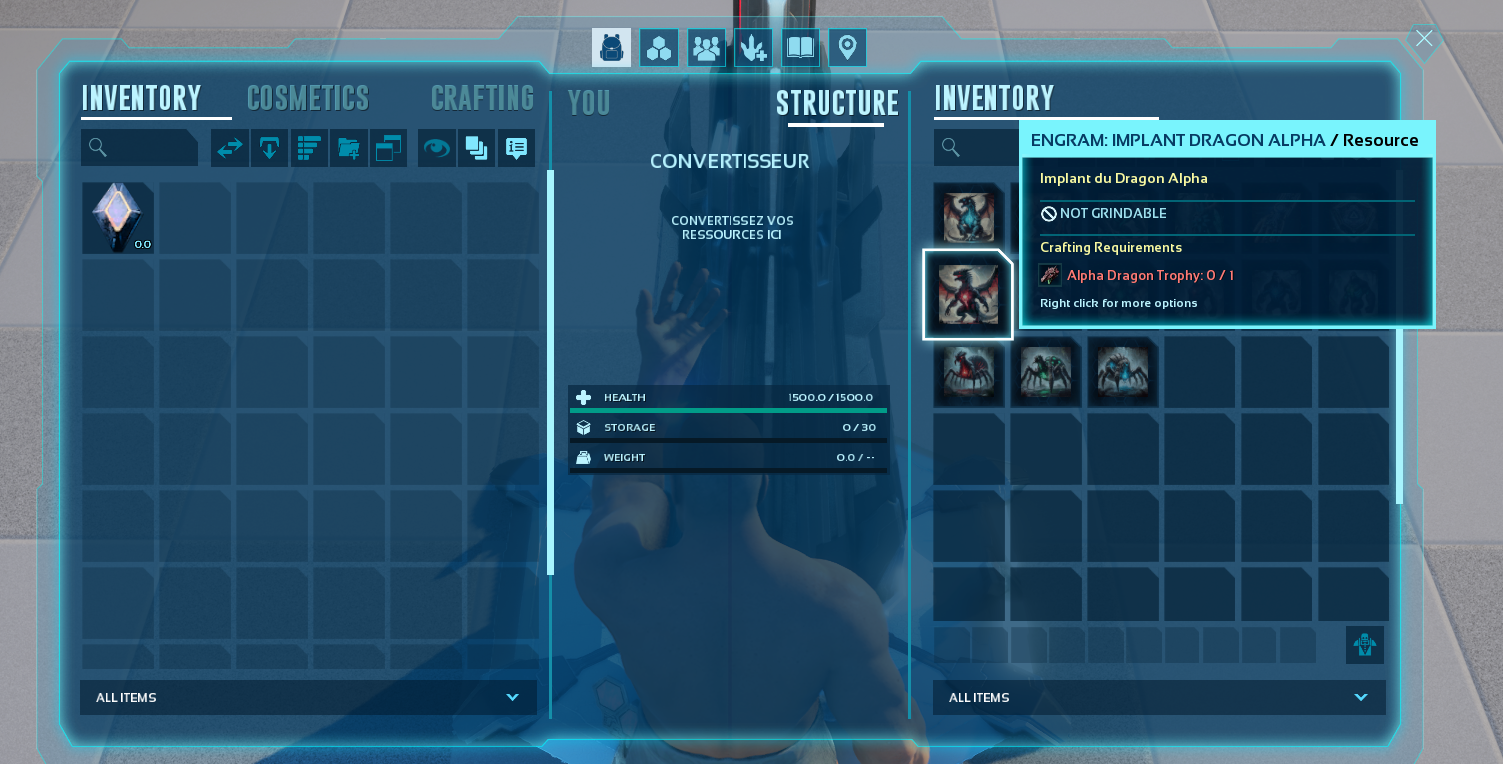Close the inventory screen with the X

[x=1424, y=39]
